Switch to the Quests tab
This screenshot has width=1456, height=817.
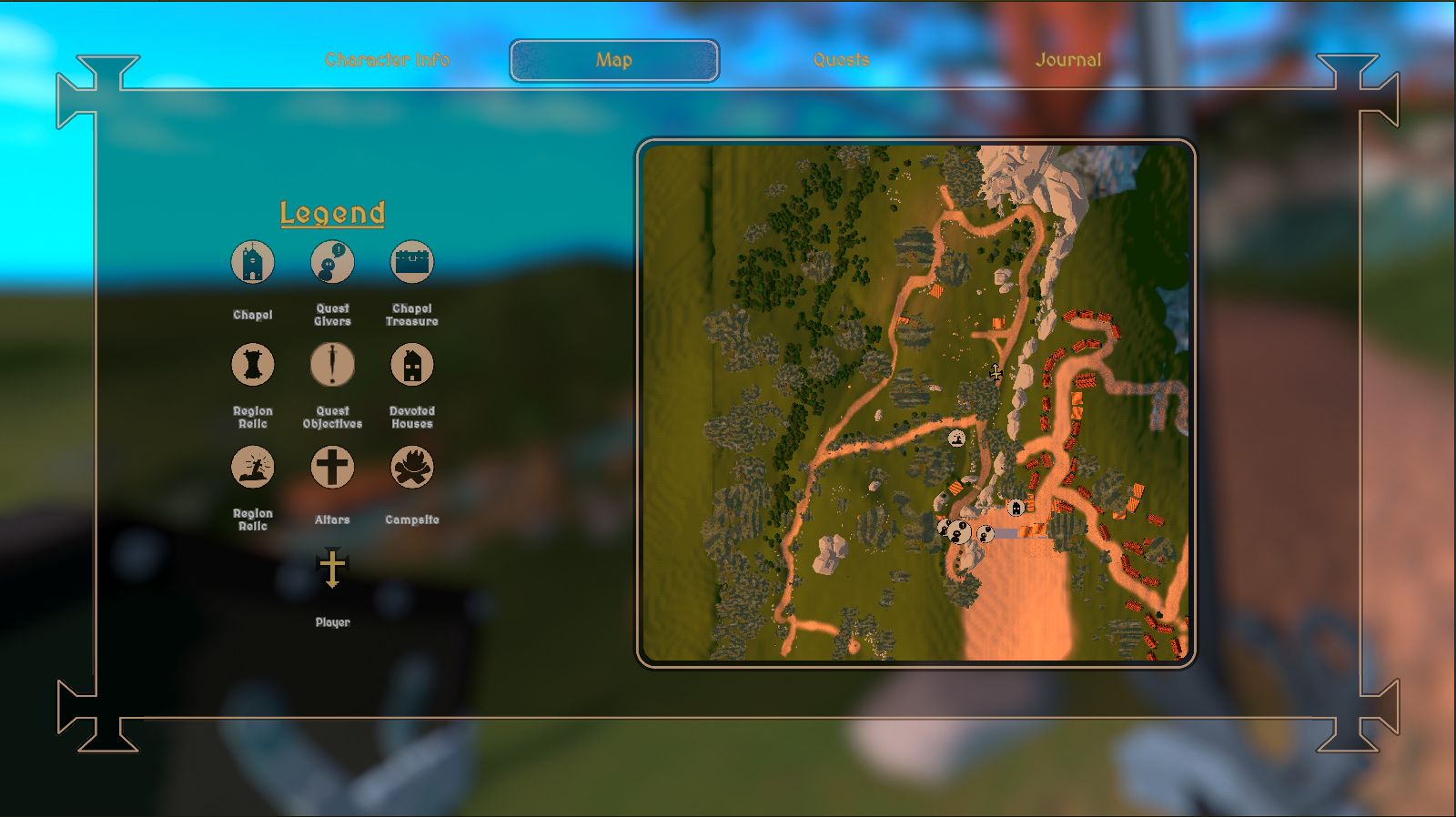[840, 60]
